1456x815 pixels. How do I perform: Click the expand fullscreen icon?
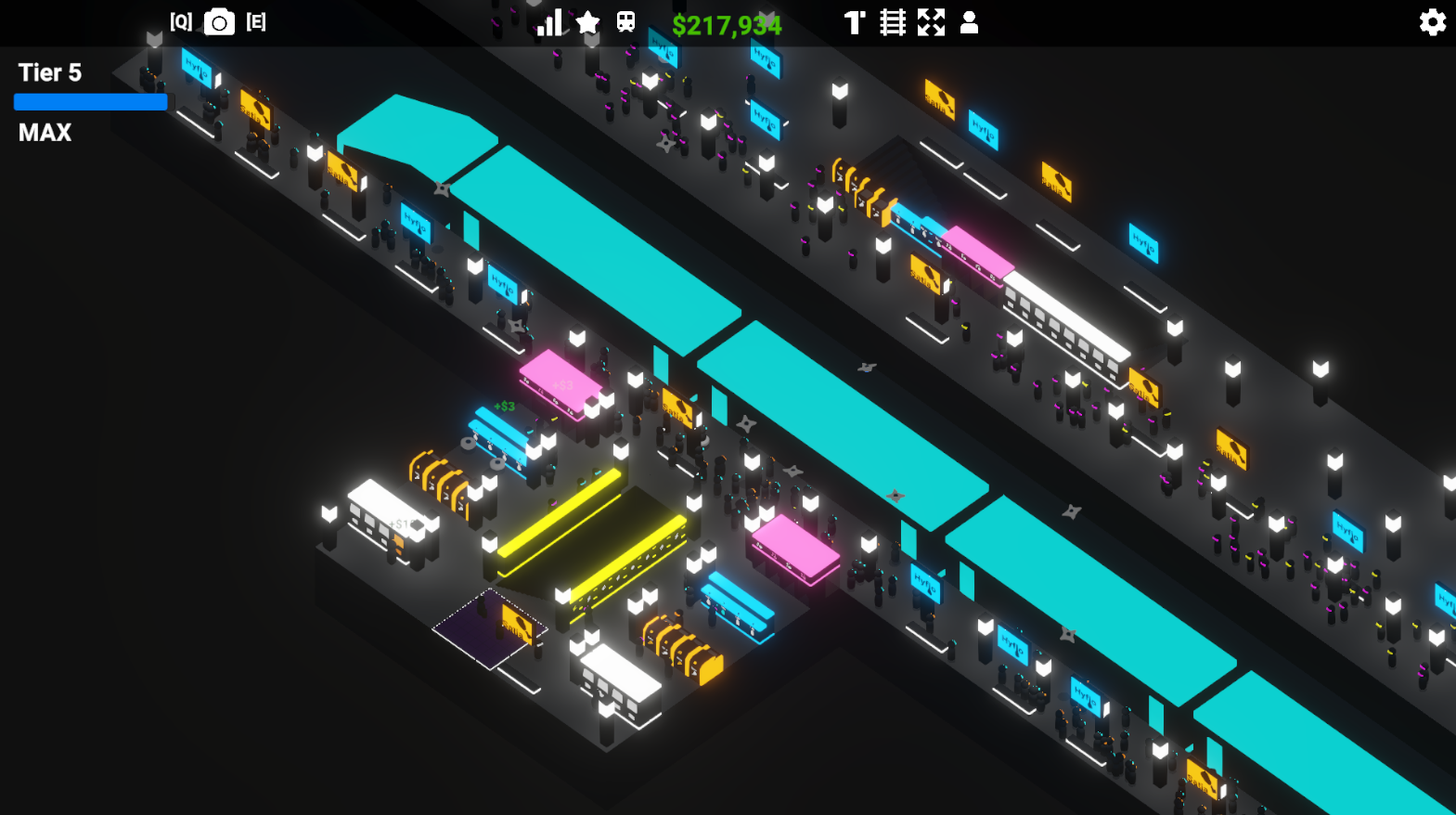[932, 21]
